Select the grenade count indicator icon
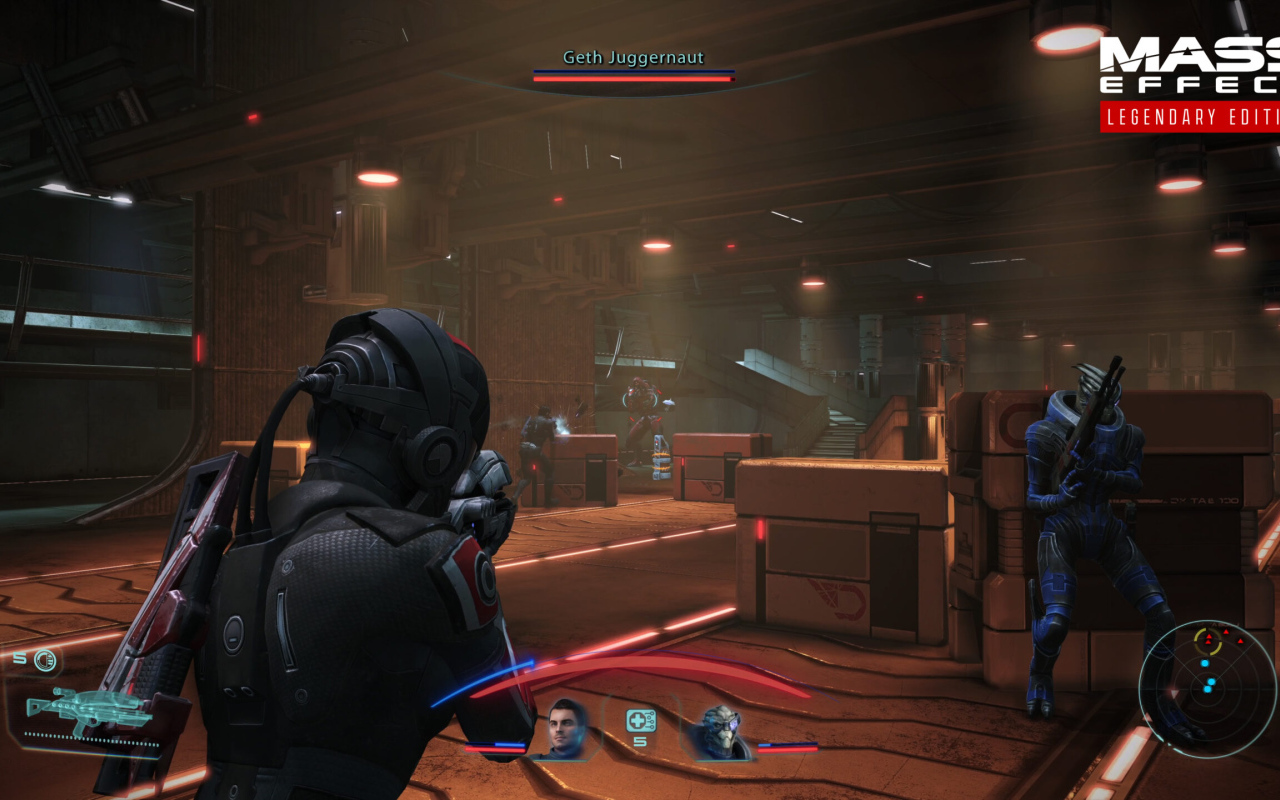 (x=45, y=660)
